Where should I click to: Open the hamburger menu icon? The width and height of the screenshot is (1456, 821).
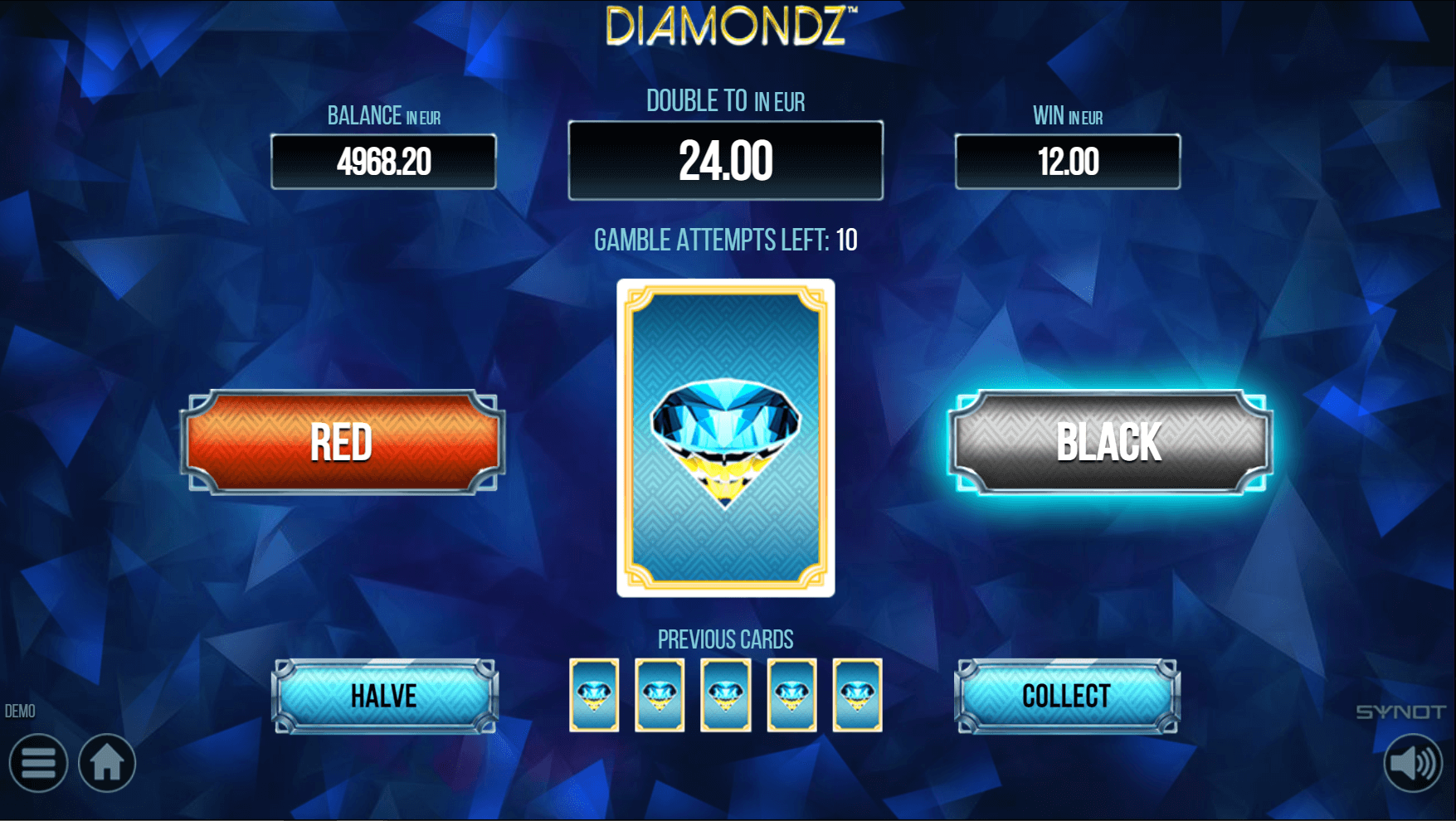(x=38, y=763)
